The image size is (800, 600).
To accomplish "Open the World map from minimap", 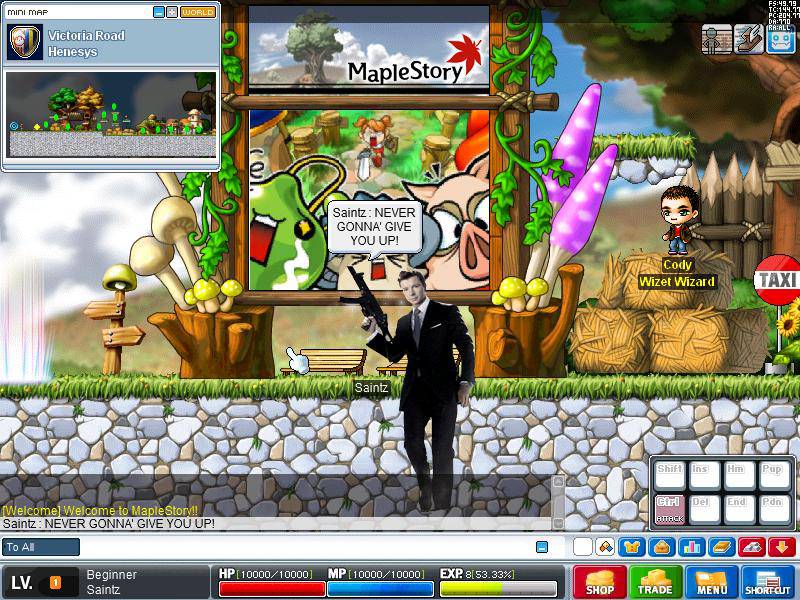I will click(198, 12).
